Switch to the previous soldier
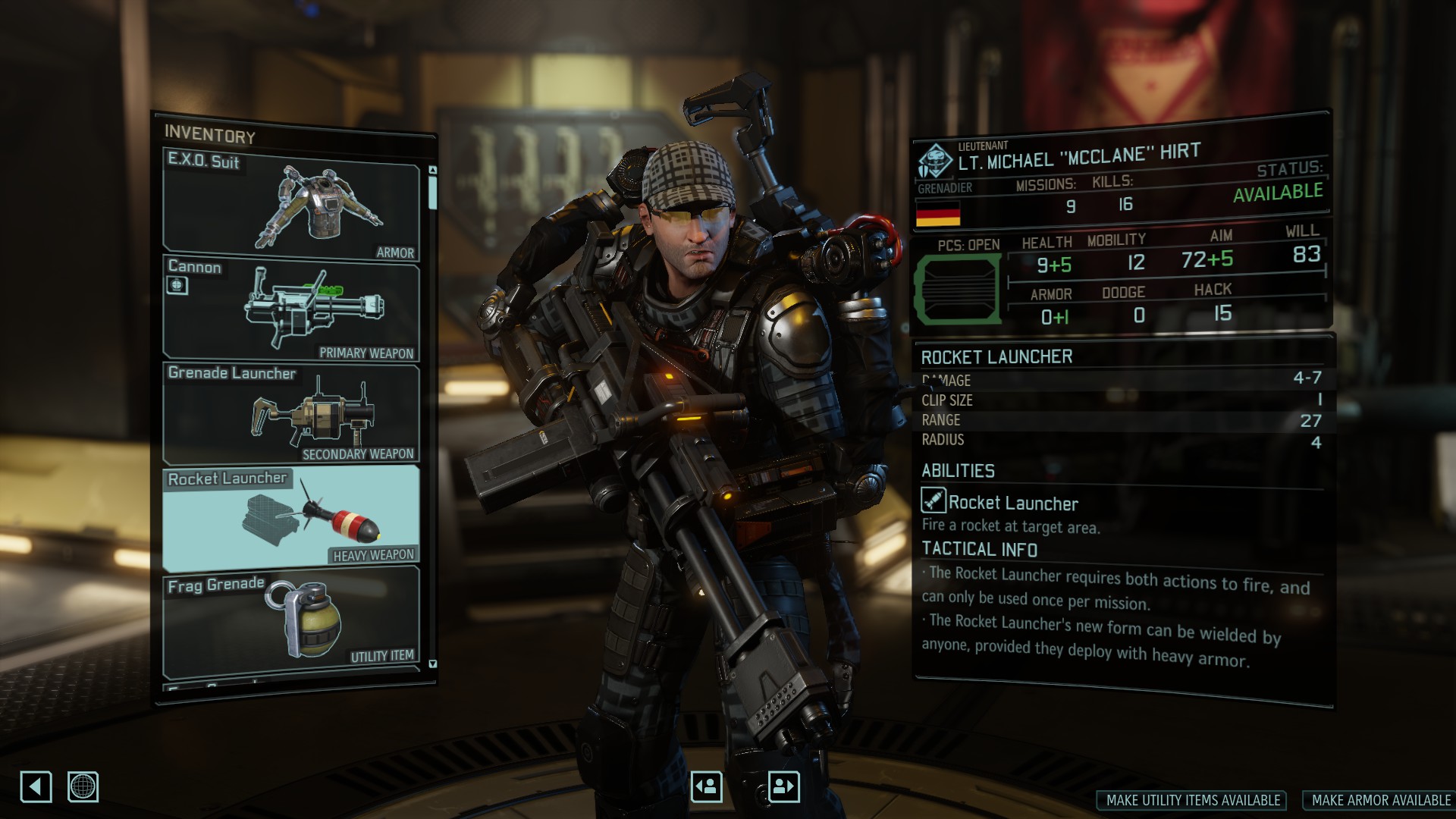The image size is (1456, 819). tap(707, 786)
